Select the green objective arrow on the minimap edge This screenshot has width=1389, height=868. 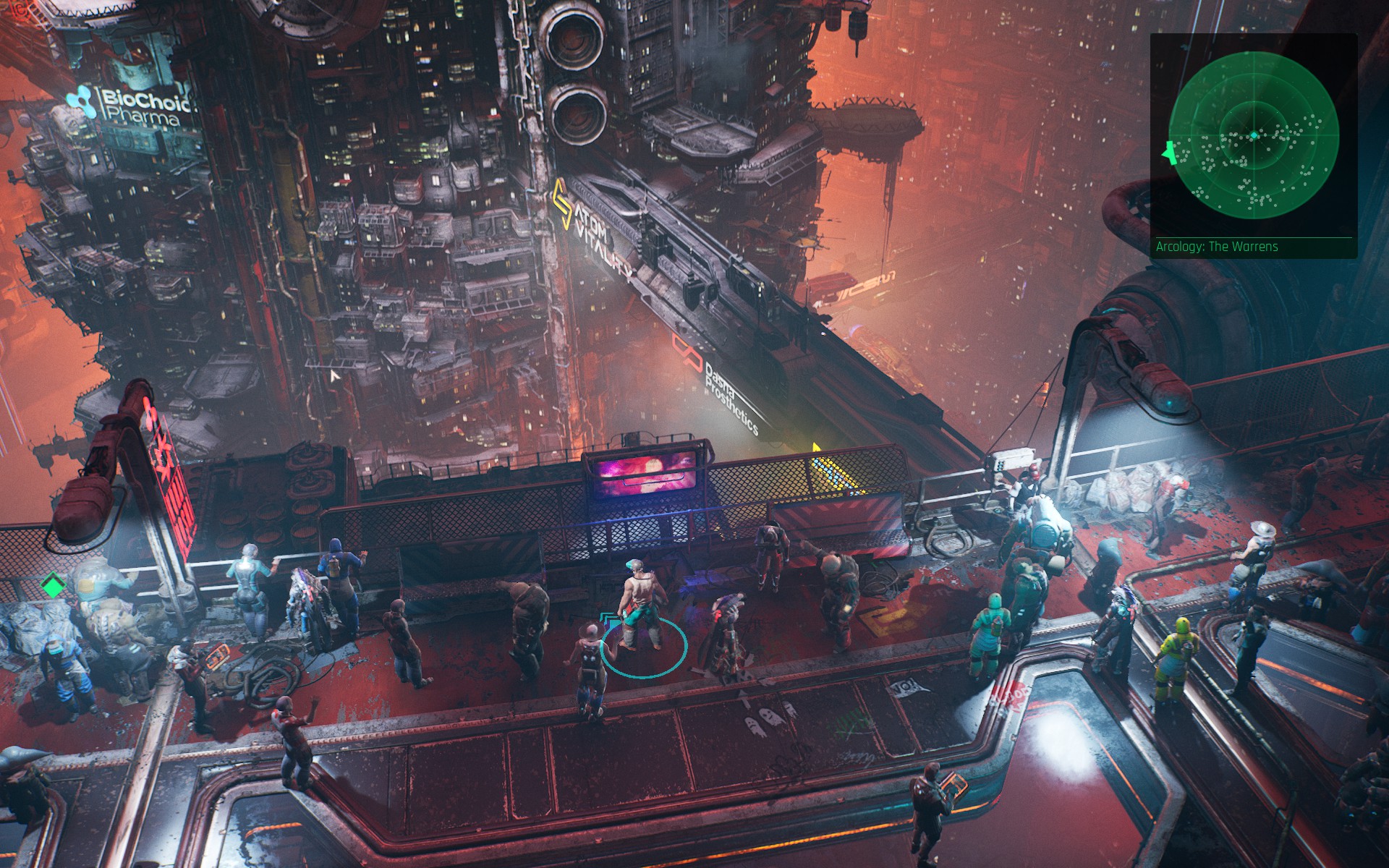1167,153
